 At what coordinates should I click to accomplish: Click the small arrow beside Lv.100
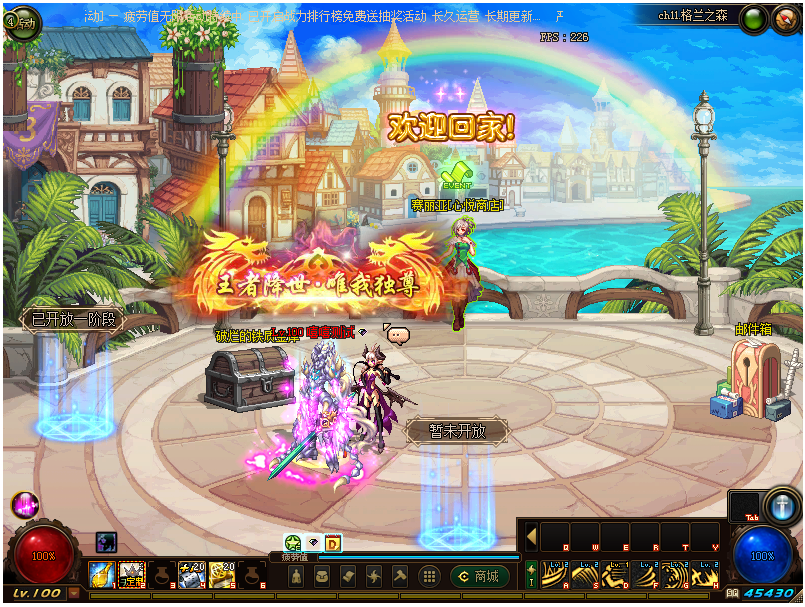pos(74,593)
